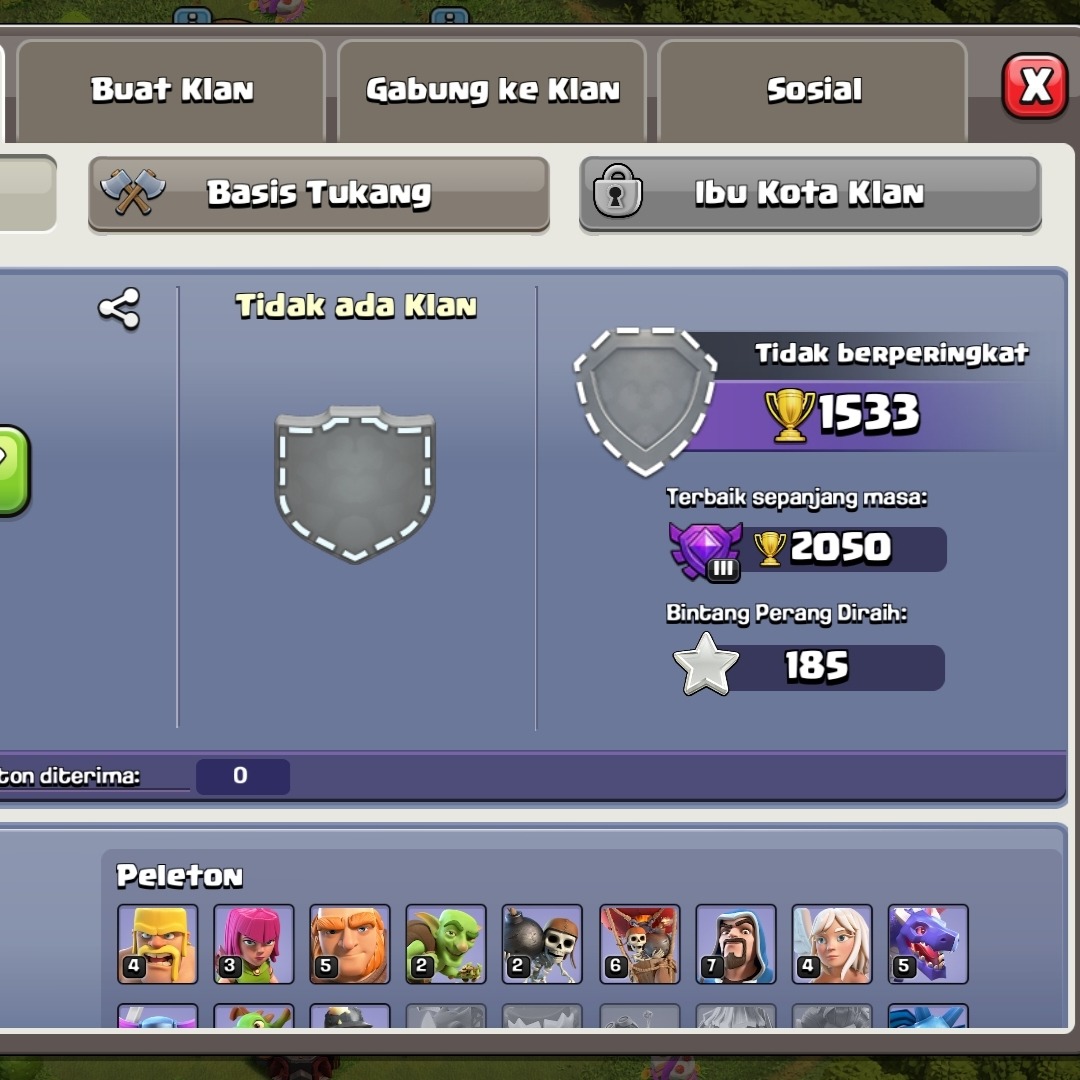Choose the locked Ibu Kota Klan button
The width and height of the screenshot is (1080, 1080).
[x=810, y=193]
